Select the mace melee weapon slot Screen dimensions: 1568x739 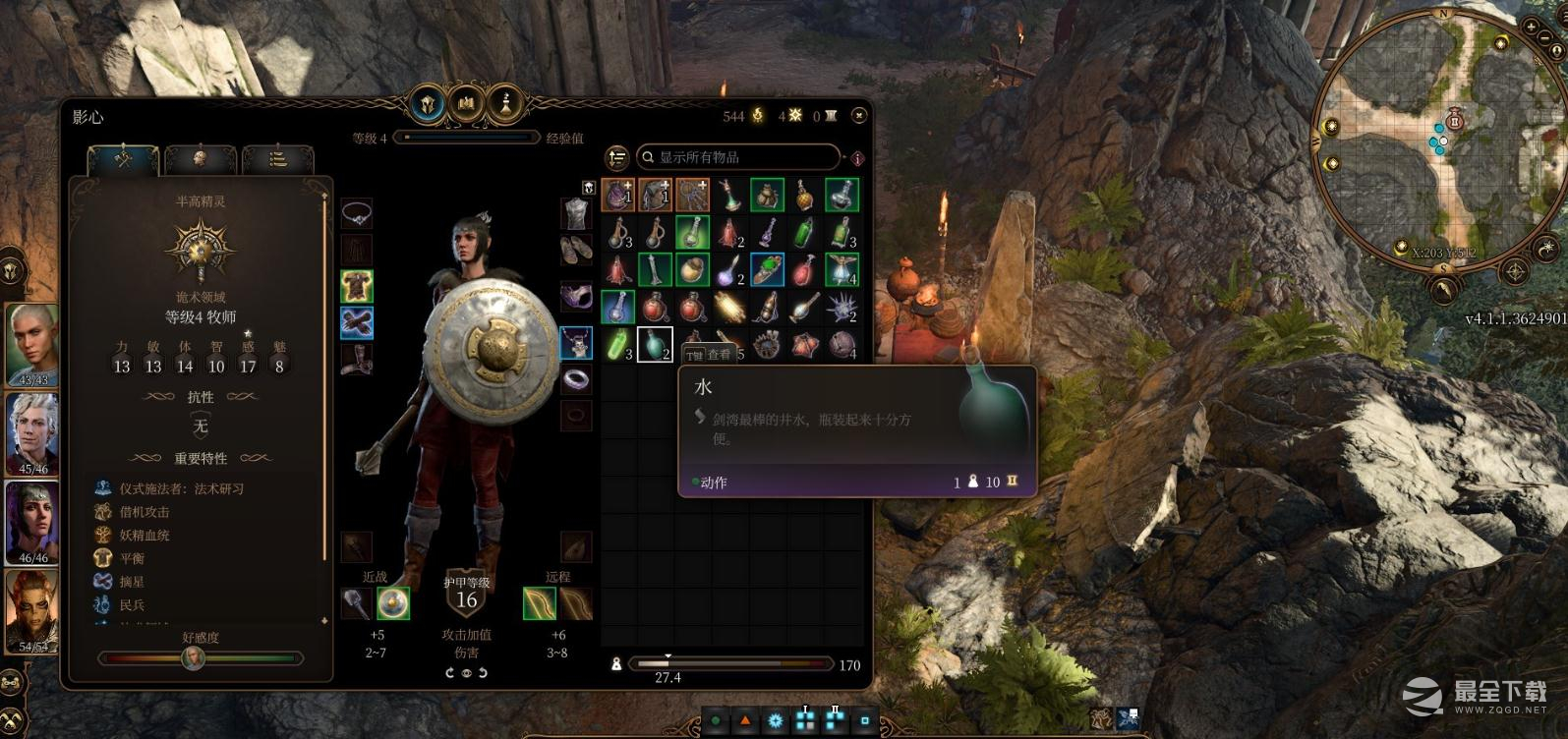(356, 602)
